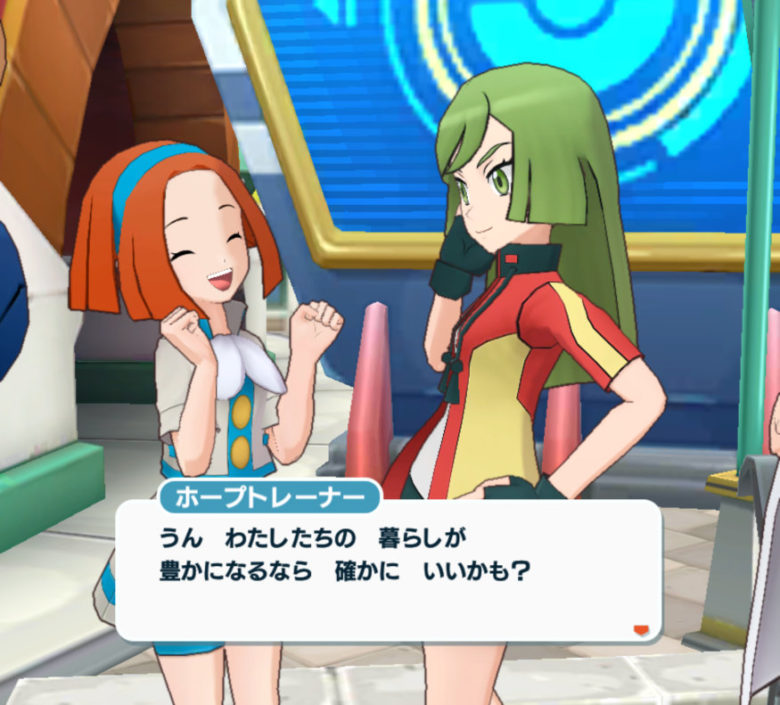Advance dialogue with the red arrow indicator
Viewport: 780px width, 705px height.
point(641,630)
